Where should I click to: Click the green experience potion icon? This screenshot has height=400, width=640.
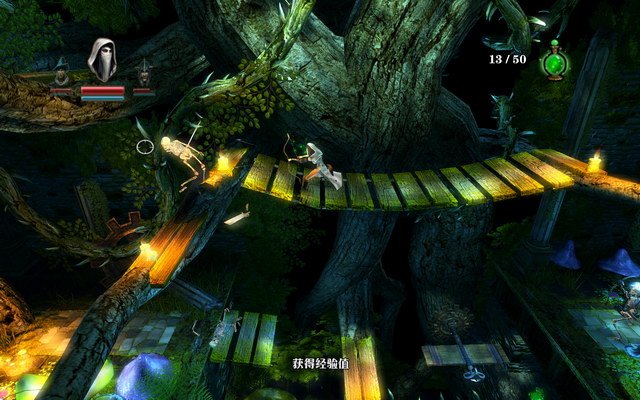553,63
